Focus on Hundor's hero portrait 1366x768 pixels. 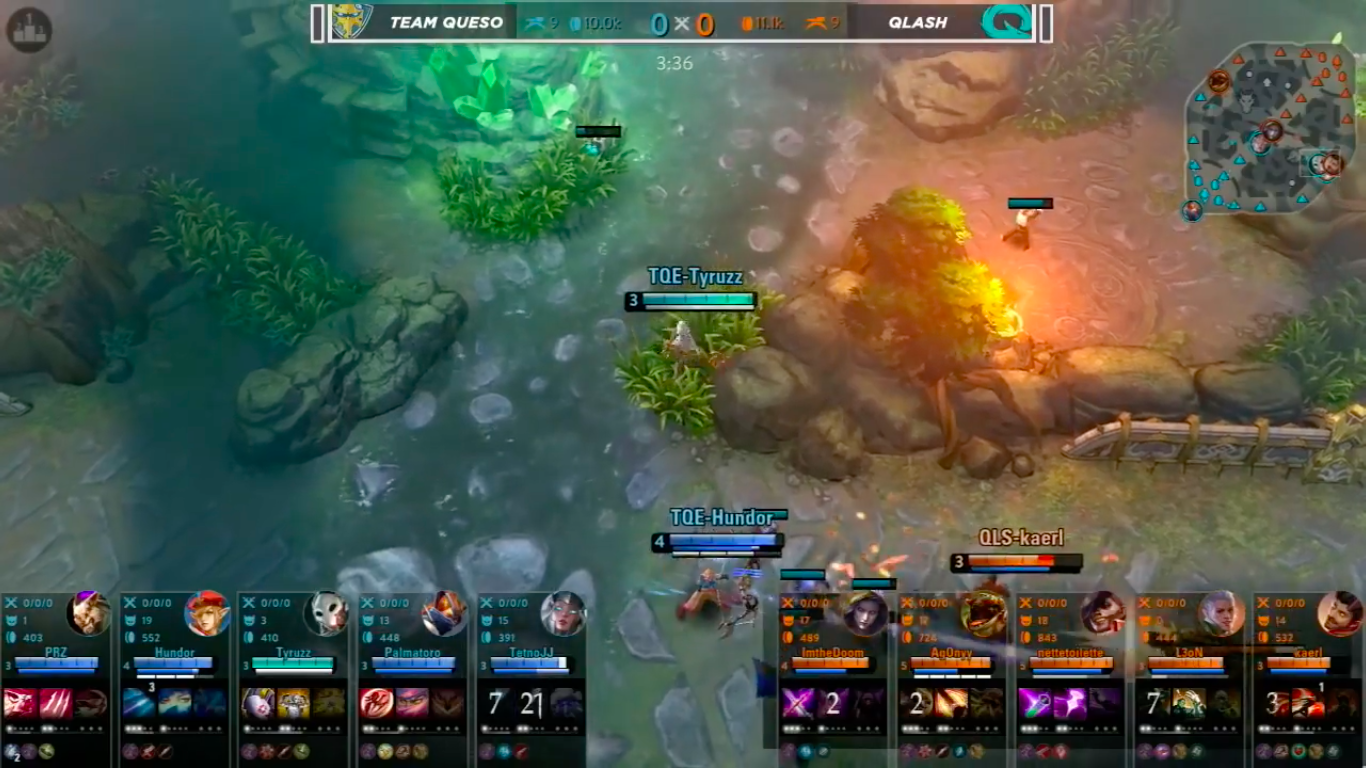pyautogui.click(x=207, y=613)
